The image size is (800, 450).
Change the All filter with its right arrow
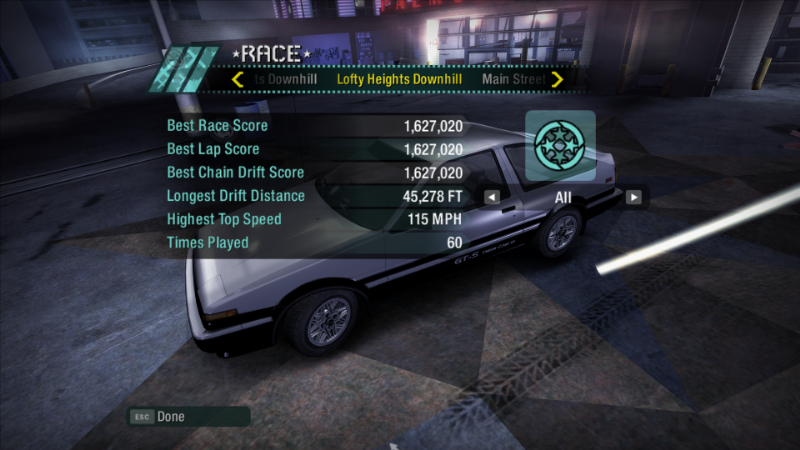pos(633,197)
